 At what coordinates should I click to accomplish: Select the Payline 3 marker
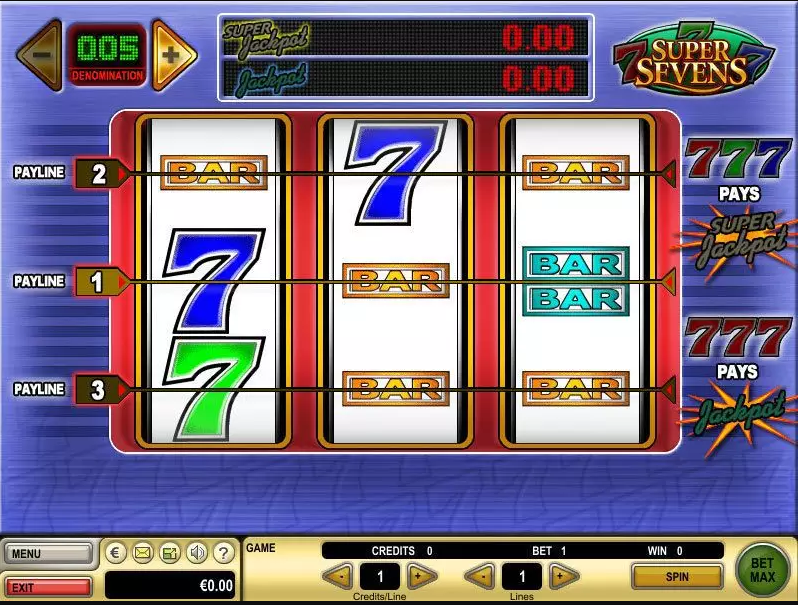pyautogui.click(x=98, y=389)
